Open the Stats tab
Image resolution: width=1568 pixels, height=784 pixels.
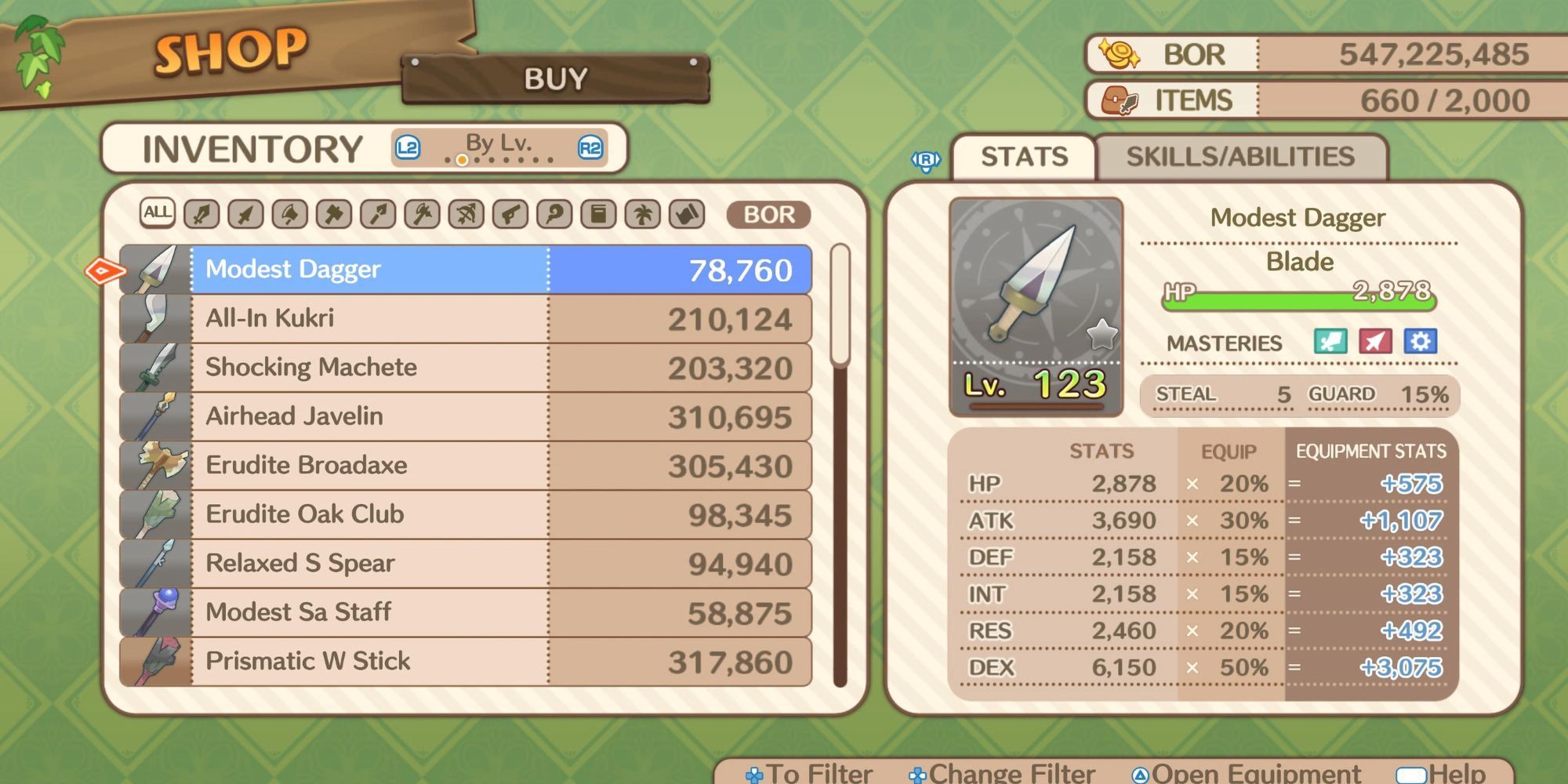pos(1024,157)
